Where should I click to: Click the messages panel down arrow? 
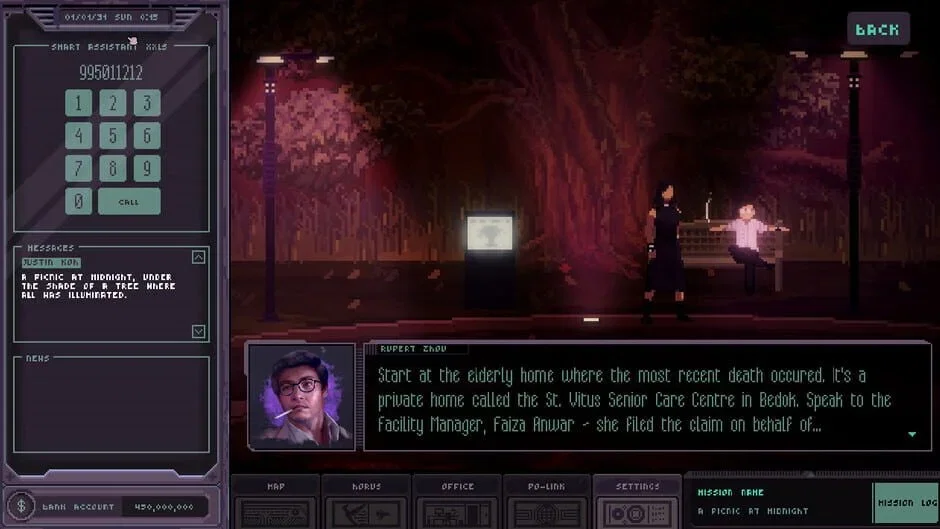point(198,331)
